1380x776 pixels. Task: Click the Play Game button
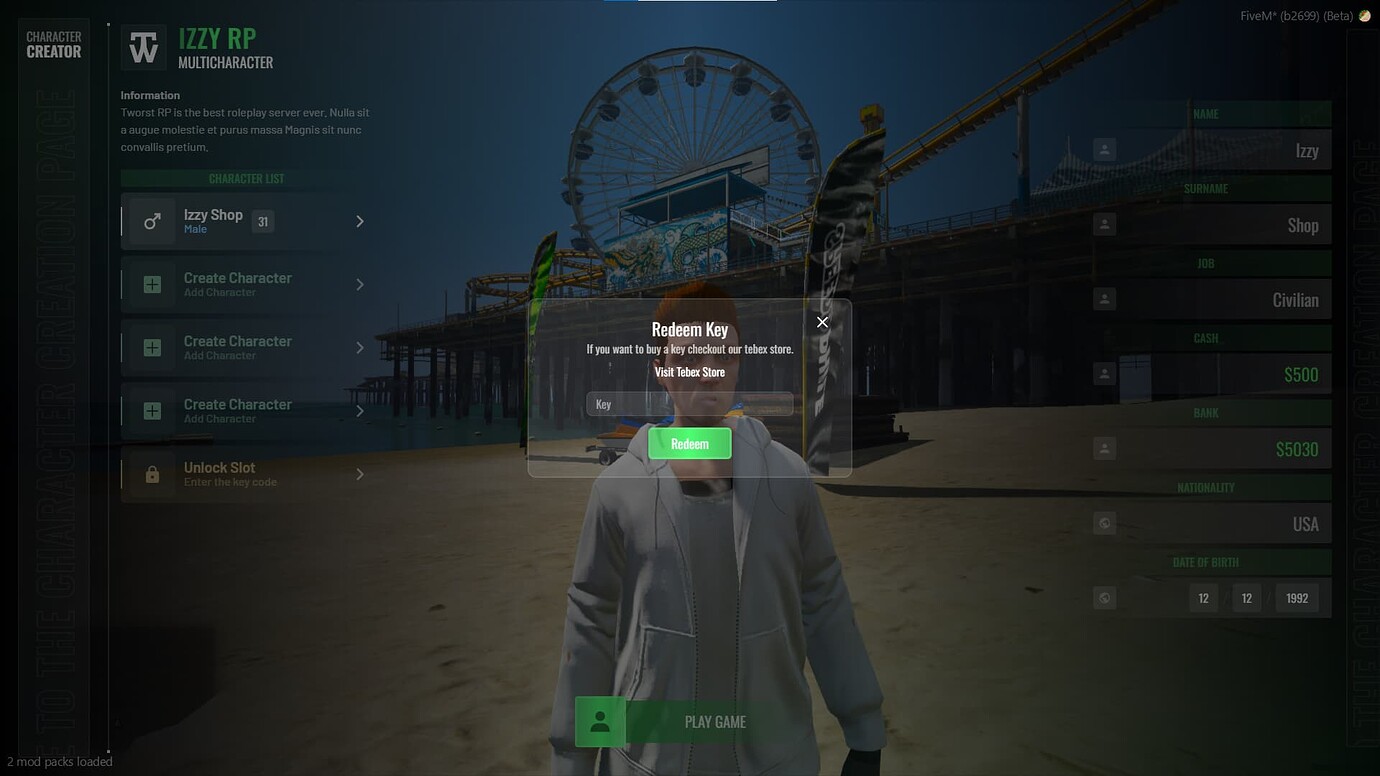point(714,721)
